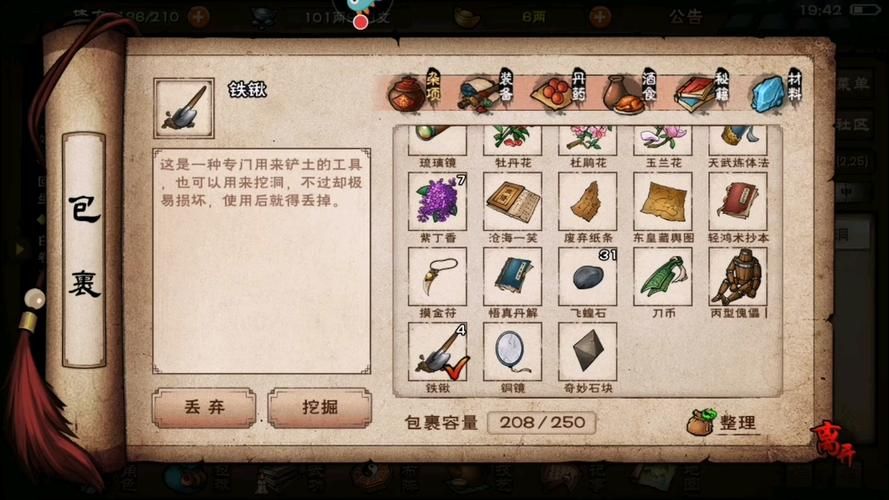Click the 丢弃 (discard) button
This screenshot has width=889, height=500.
pyautogui.click(x=204, y=408)
